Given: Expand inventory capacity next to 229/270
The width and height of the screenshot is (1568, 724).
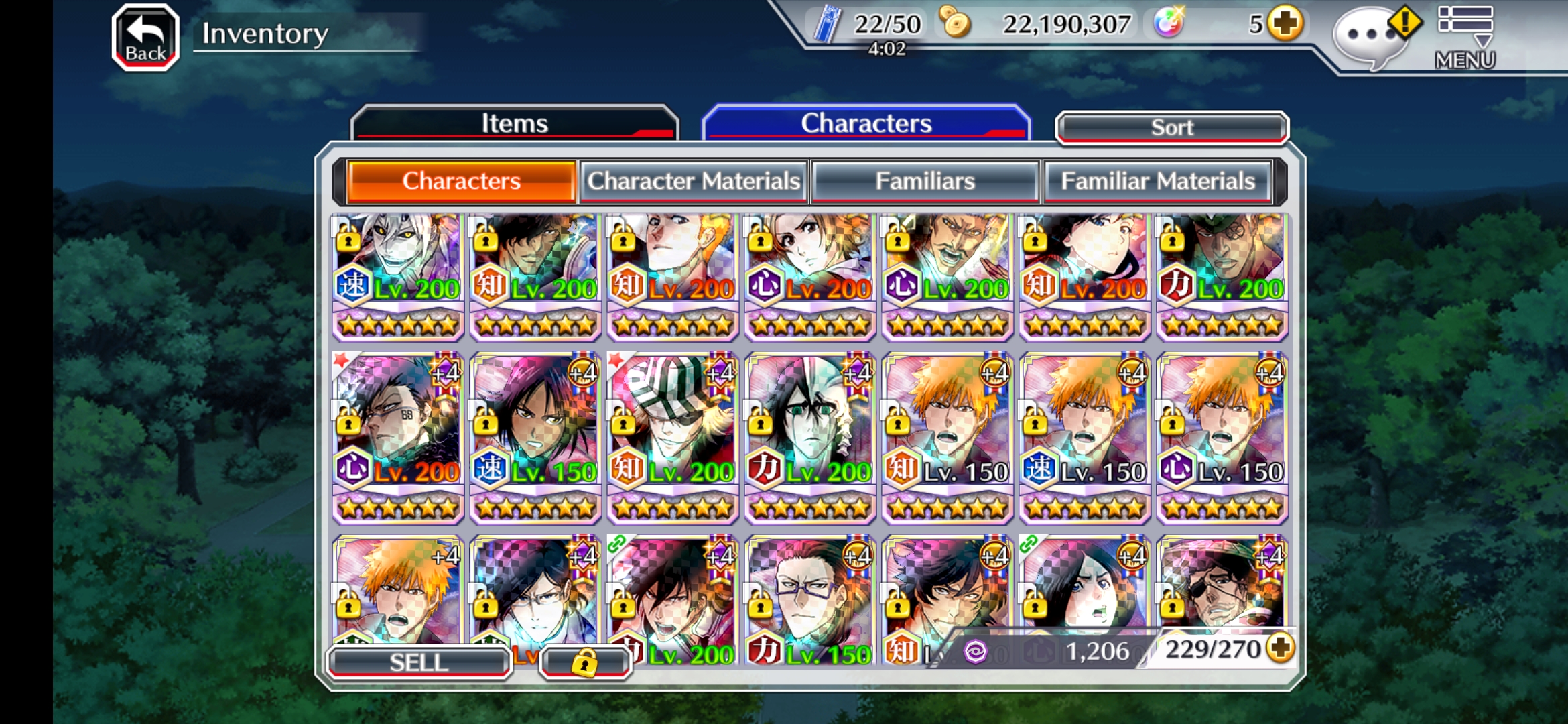Looking at the screenshot, I should (1281, 648).
